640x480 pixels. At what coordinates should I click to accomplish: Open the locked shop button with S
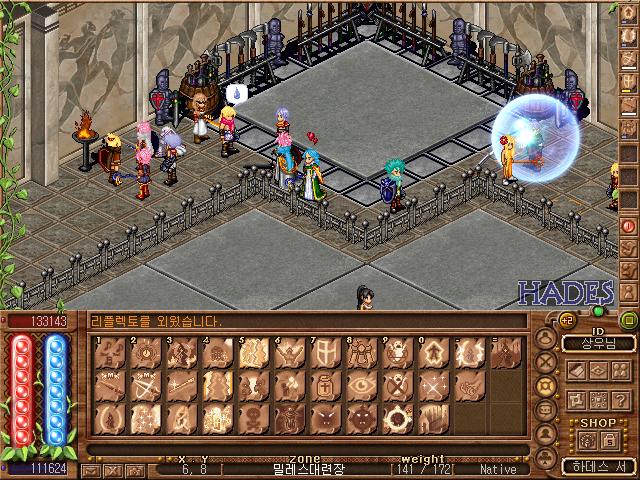pos(609,438)
